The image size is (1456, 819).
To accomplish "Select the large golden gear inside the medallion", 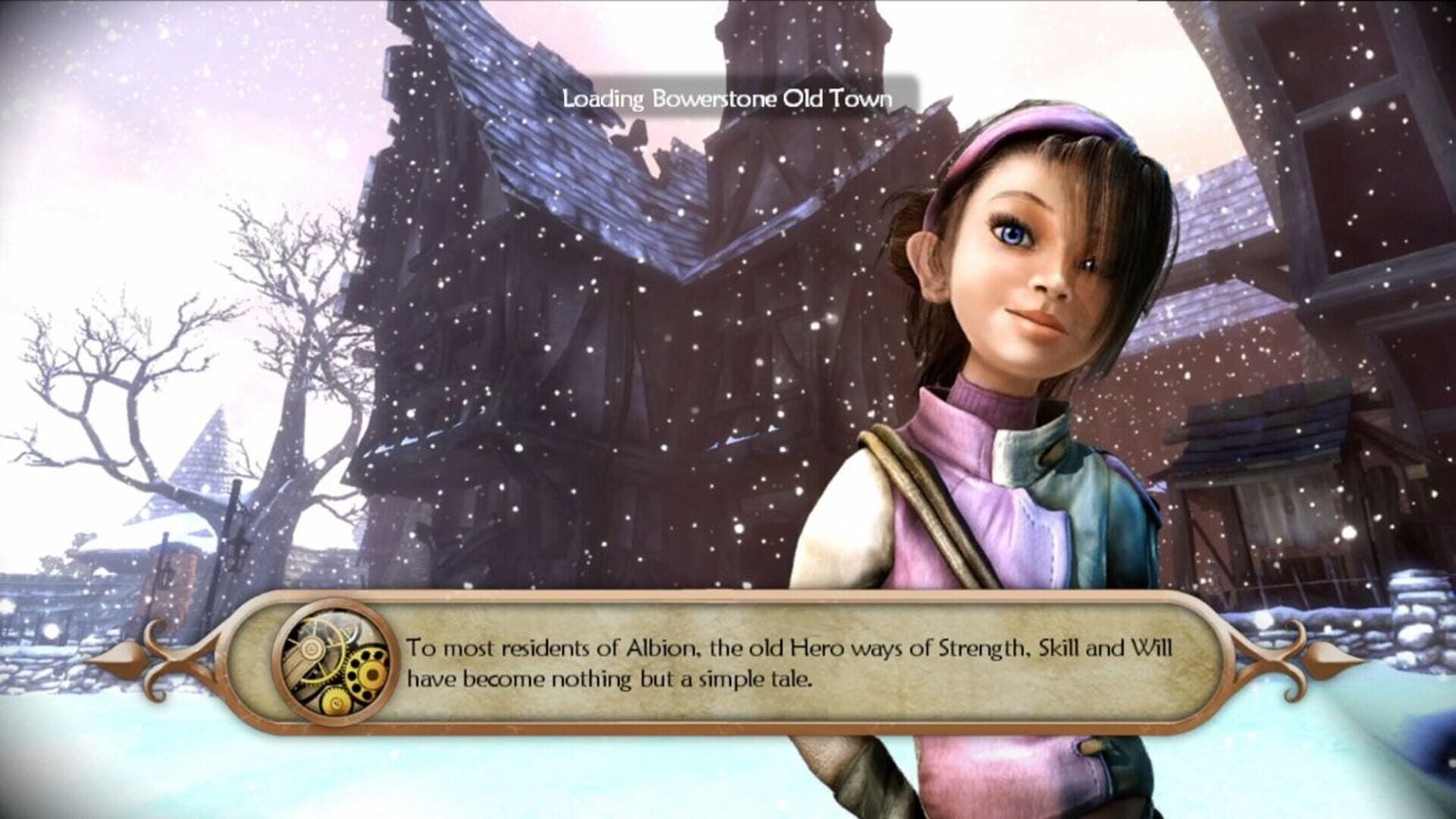I will 368,674.
